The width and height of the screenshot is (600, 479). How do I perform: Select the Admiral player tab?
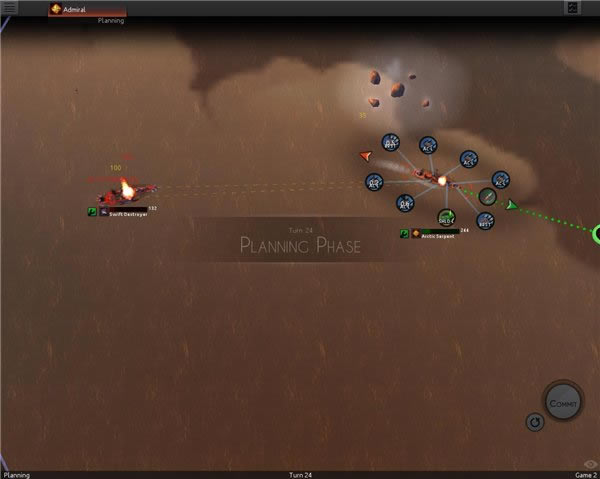tap(76, 9)
